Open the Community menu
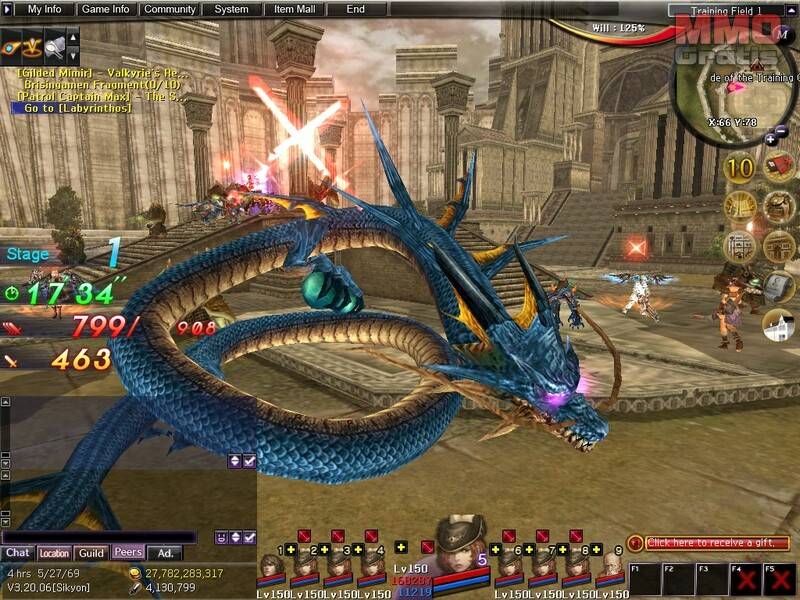Viewport: 800px width, 600px height. pyautogui.click(x=169, y=9)
